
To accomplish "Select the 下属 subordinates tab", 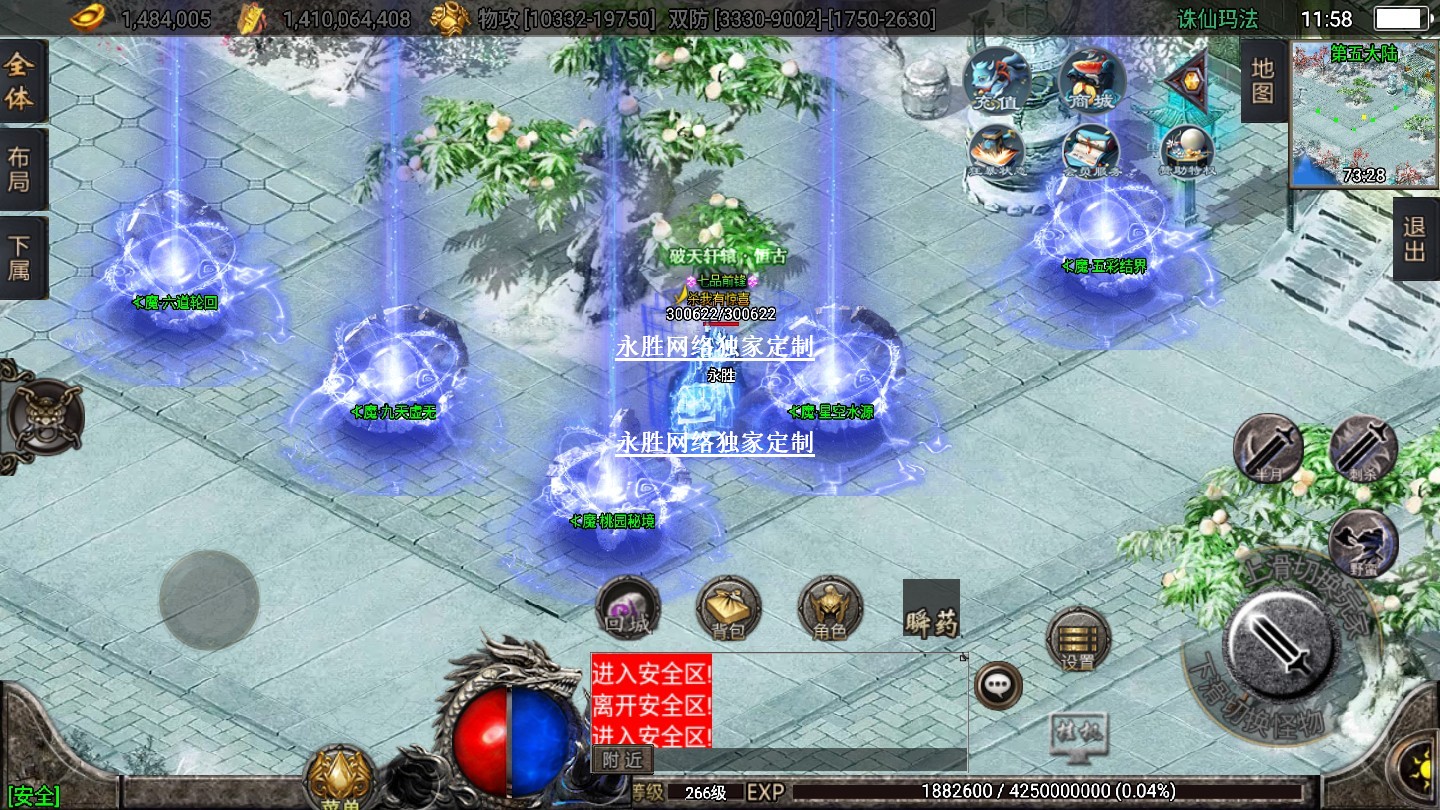I will pyautogui.click(x=21, y=257).
